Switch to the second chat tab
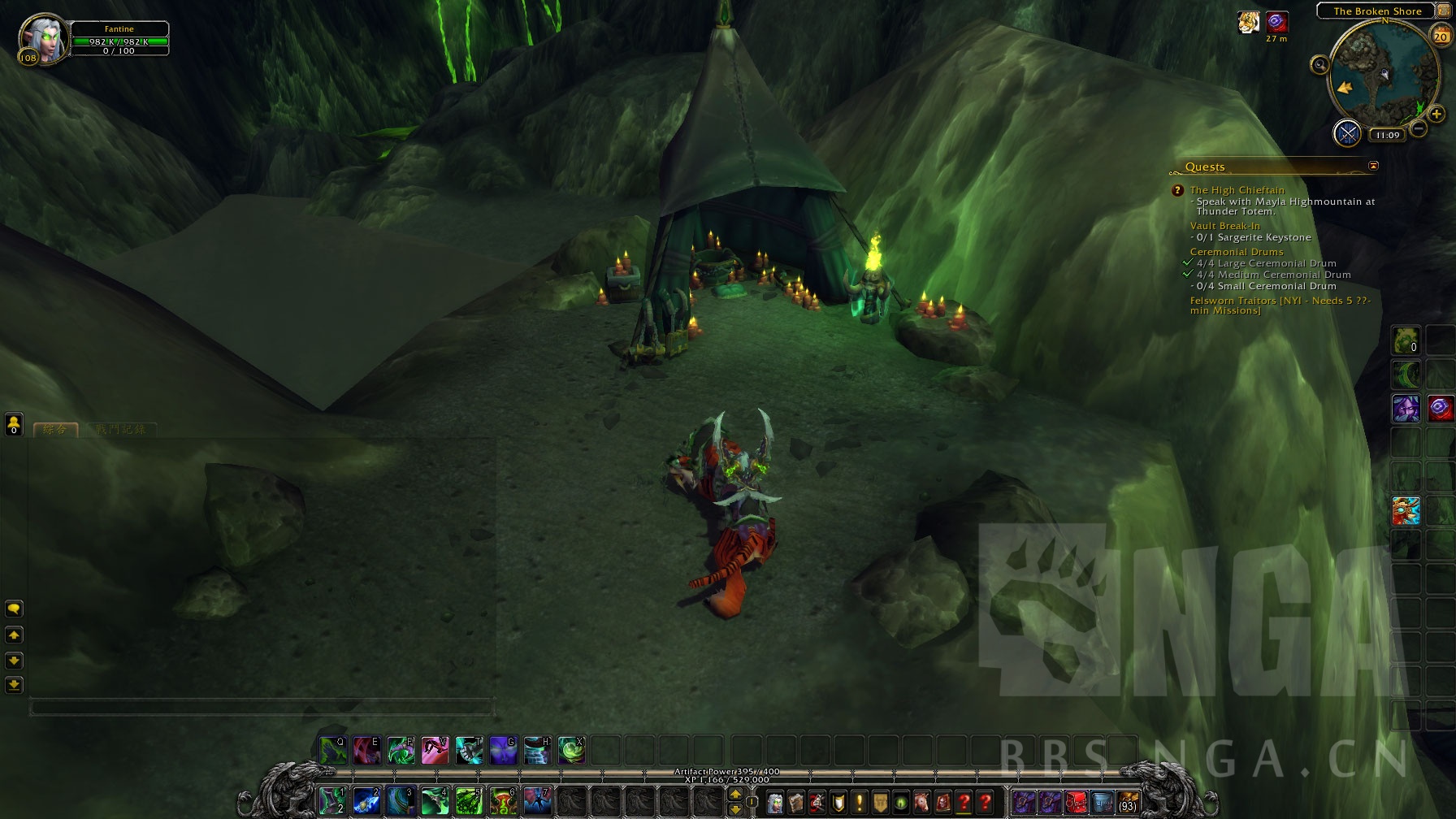Image resolution: width=1456 pixels, height=819 pixels. click(120, 429)
